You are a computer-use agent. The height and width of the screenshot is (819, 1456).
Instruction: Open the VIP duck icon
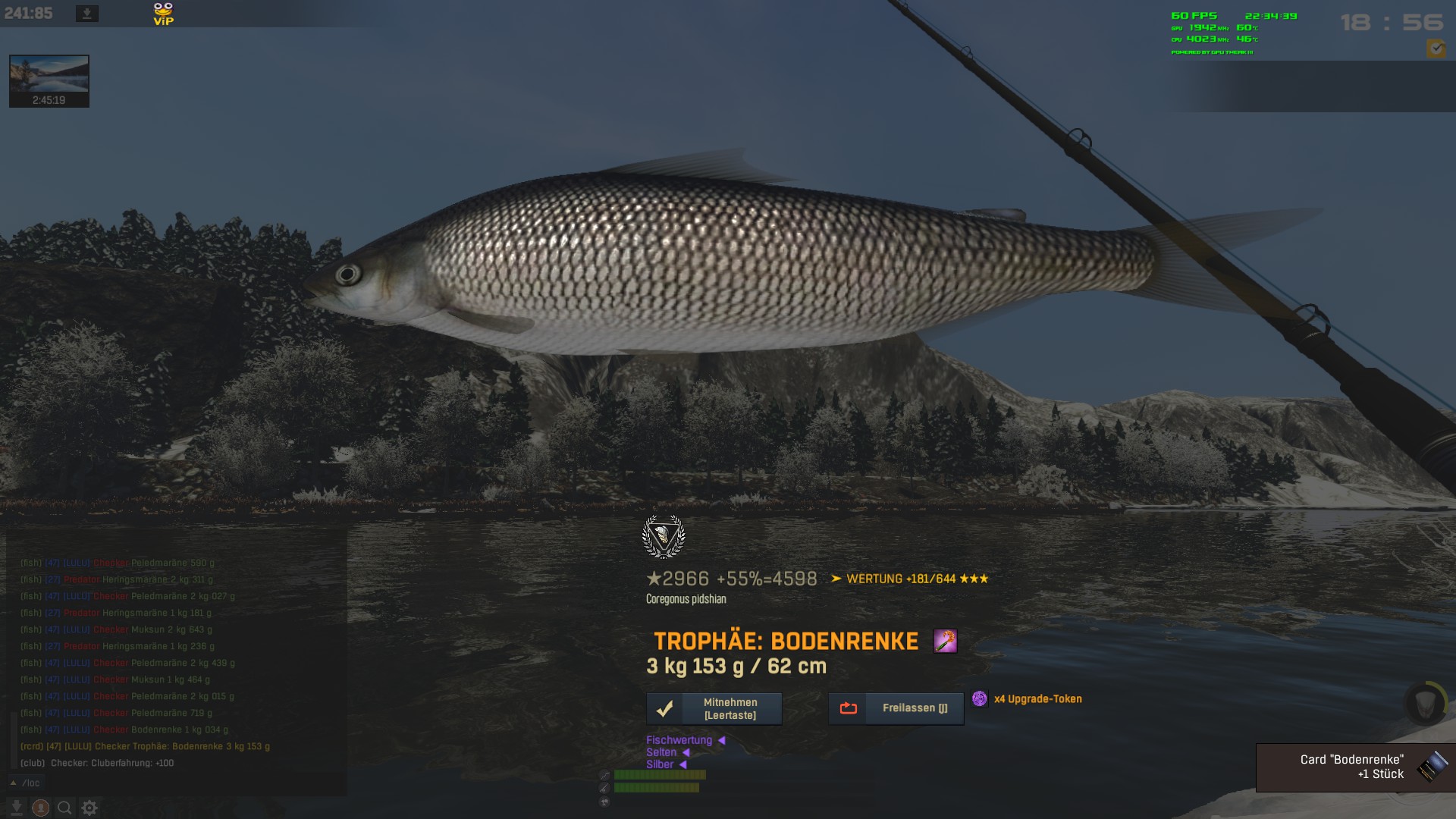163,14
